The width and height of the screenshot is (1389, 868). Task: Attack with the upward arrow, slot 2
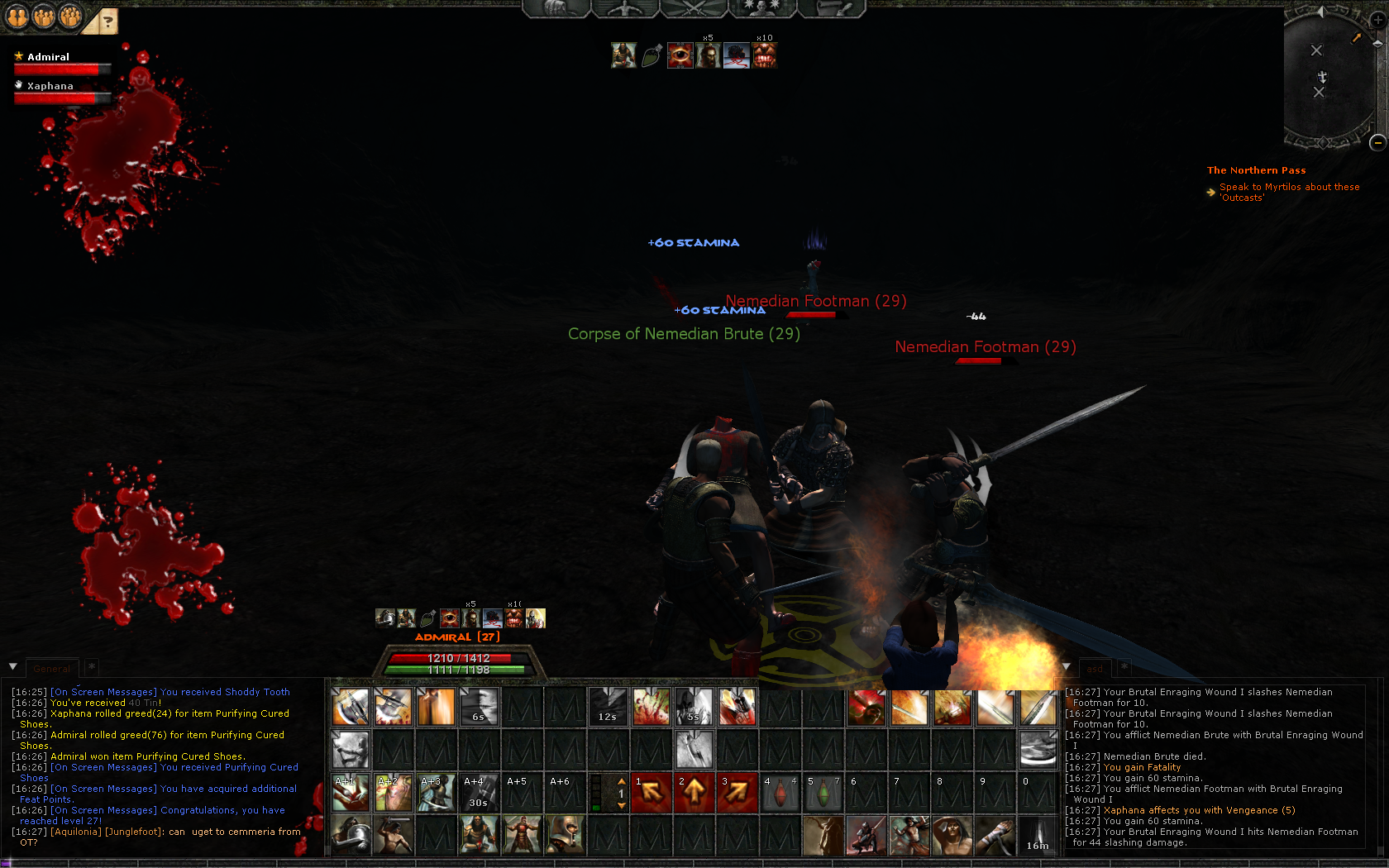click(x=694, y=793)
